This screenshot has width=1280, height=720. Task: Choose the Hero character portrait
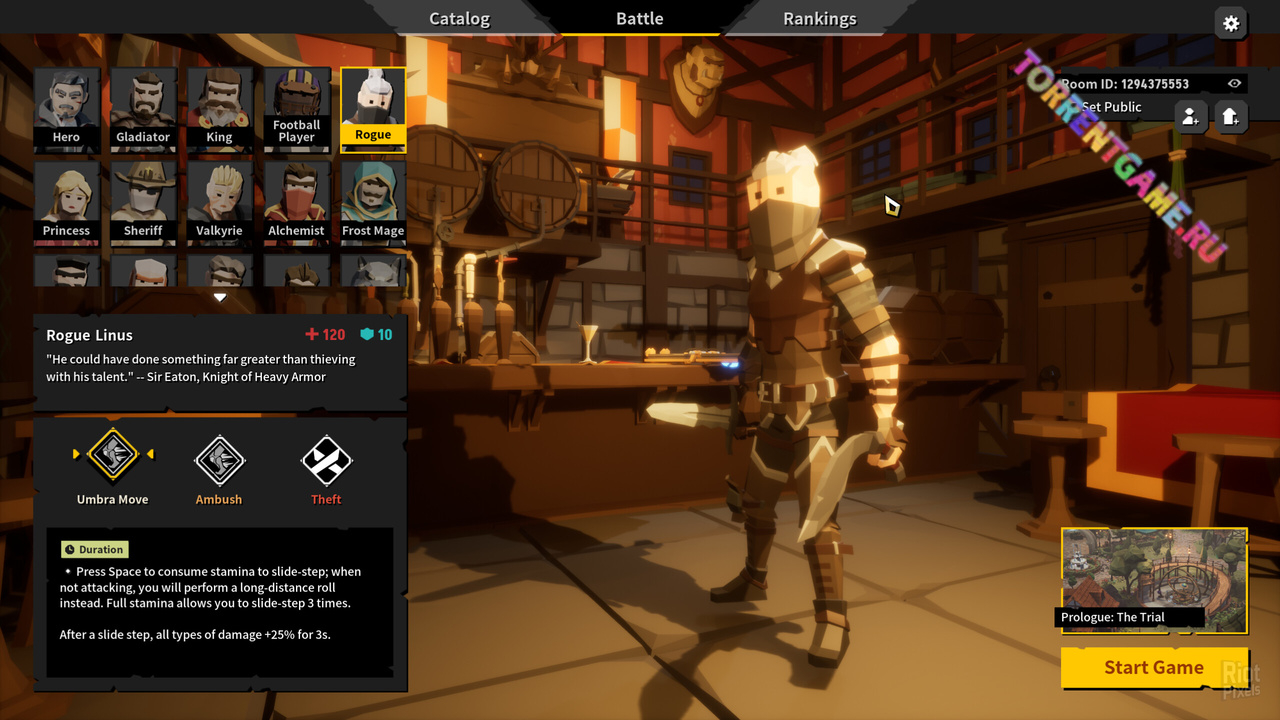(67, 109)
